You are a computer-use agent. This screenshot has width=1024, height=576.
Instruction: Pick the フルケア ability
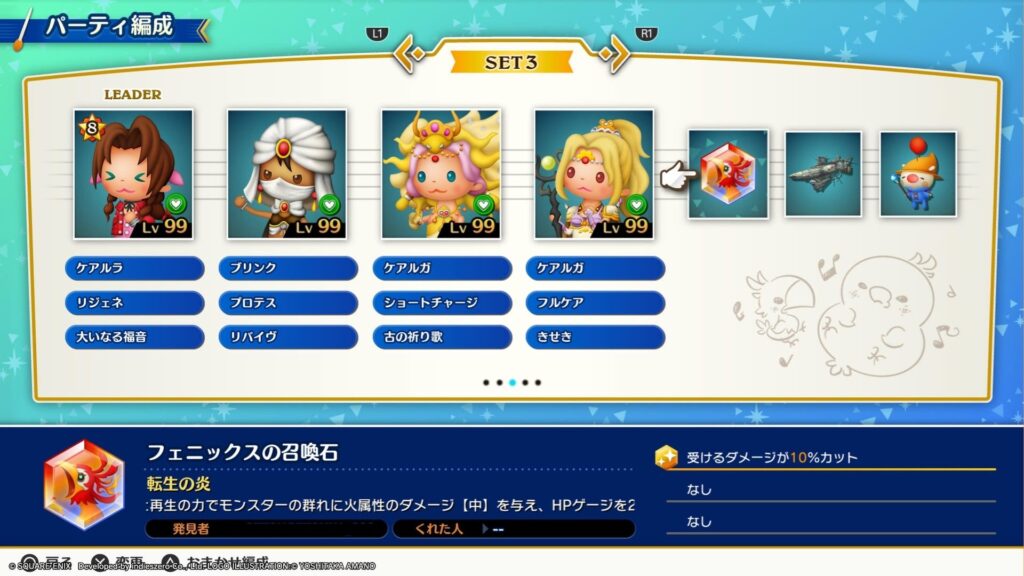[595, 302]
